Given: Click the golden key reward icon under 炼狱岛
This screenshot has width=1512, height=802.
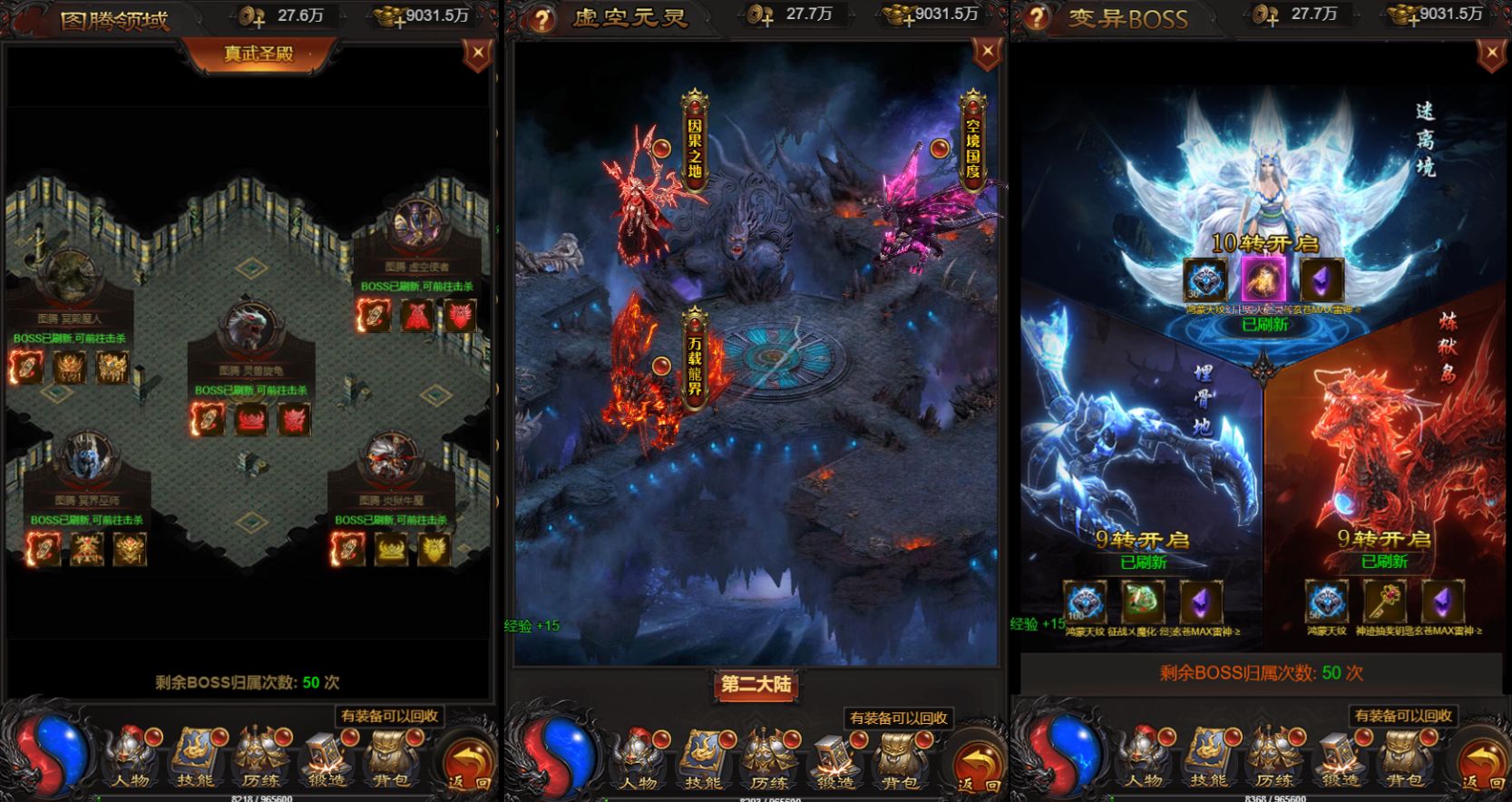Looking at the screenshot, I should [x=1386, y=601].
